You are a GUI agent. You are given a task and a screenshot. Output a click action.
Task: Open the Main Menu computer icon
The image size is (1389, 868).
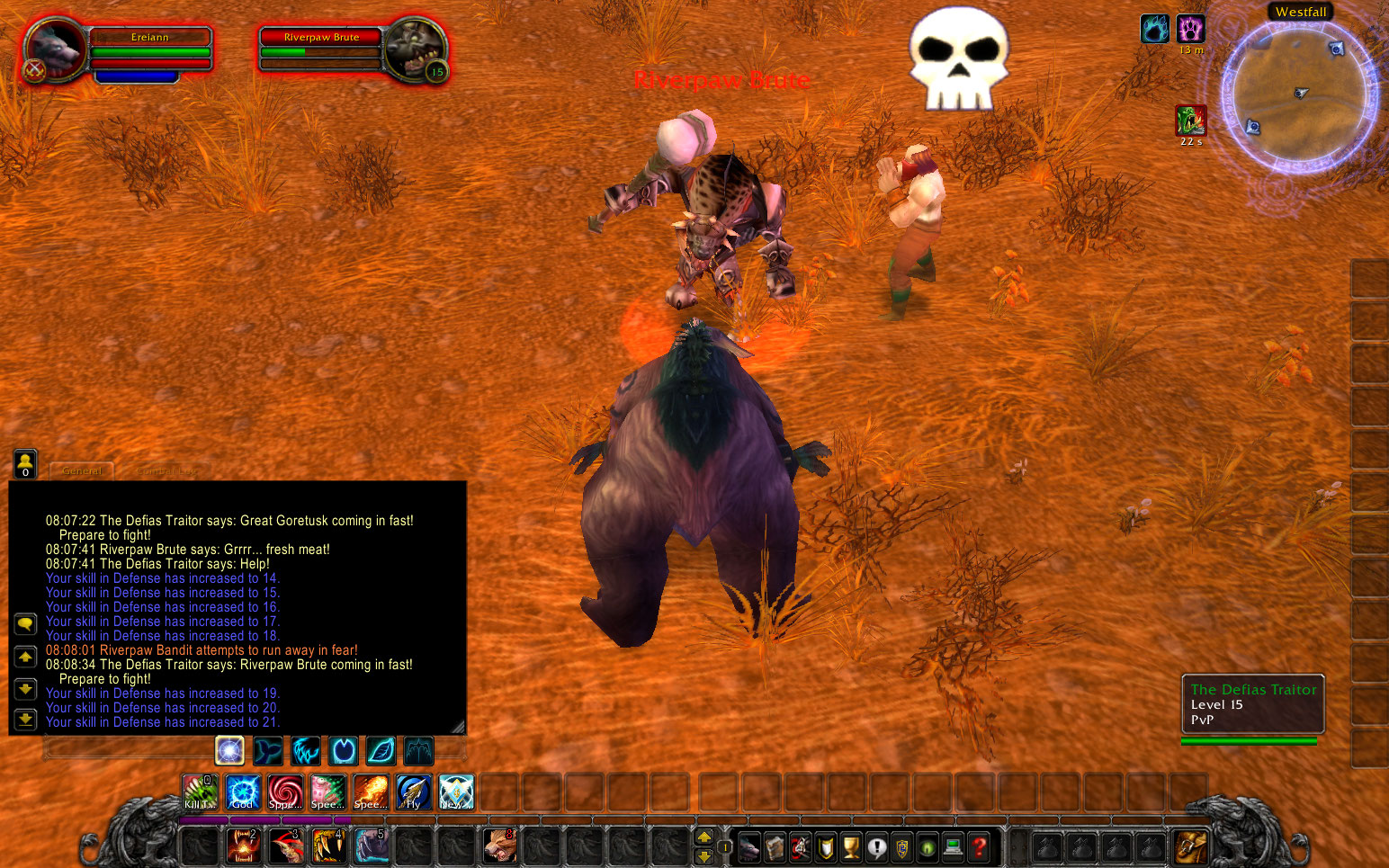951,847
